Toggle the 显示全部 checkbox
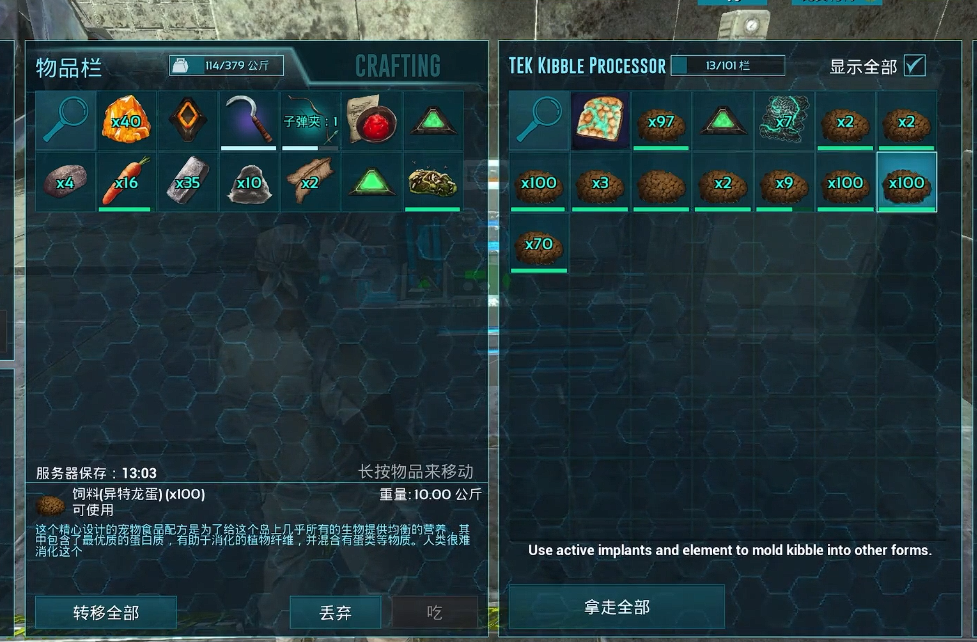Viewport: 977px width, 642px height. tap(914, 66)
